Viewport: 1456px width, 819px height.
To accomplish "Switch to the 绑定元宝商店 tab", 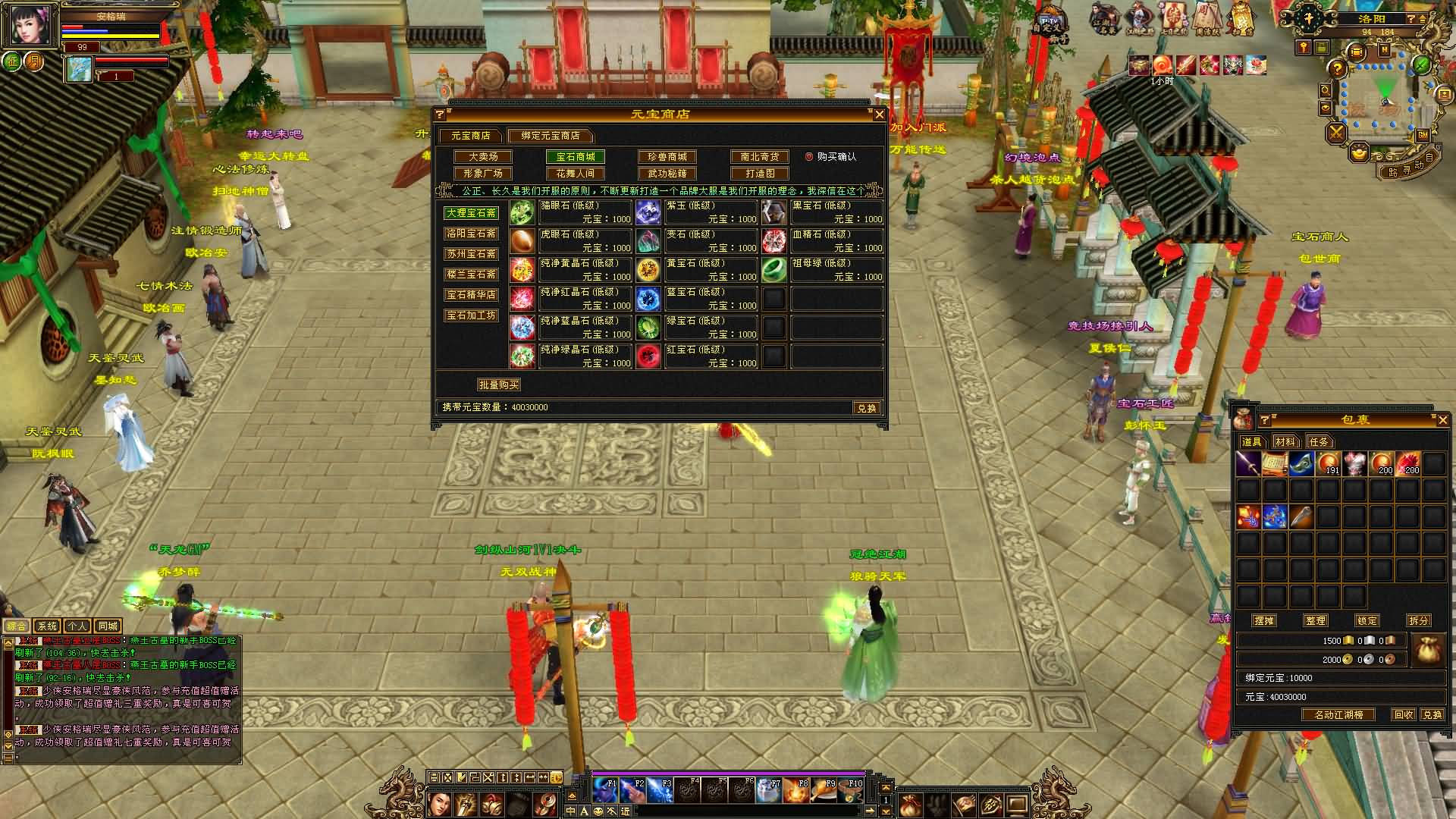I will click(x=550, y=136).
